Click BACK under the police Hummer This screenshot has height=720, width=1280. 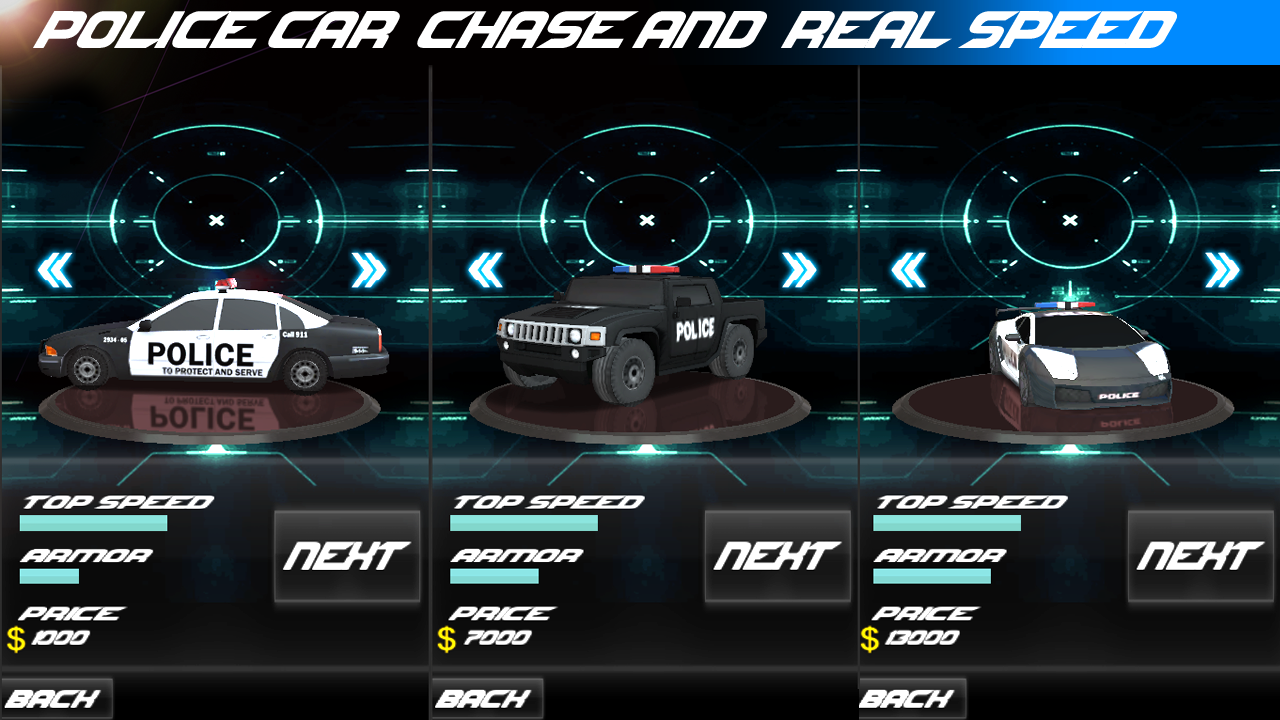click(x=487, y=697)
